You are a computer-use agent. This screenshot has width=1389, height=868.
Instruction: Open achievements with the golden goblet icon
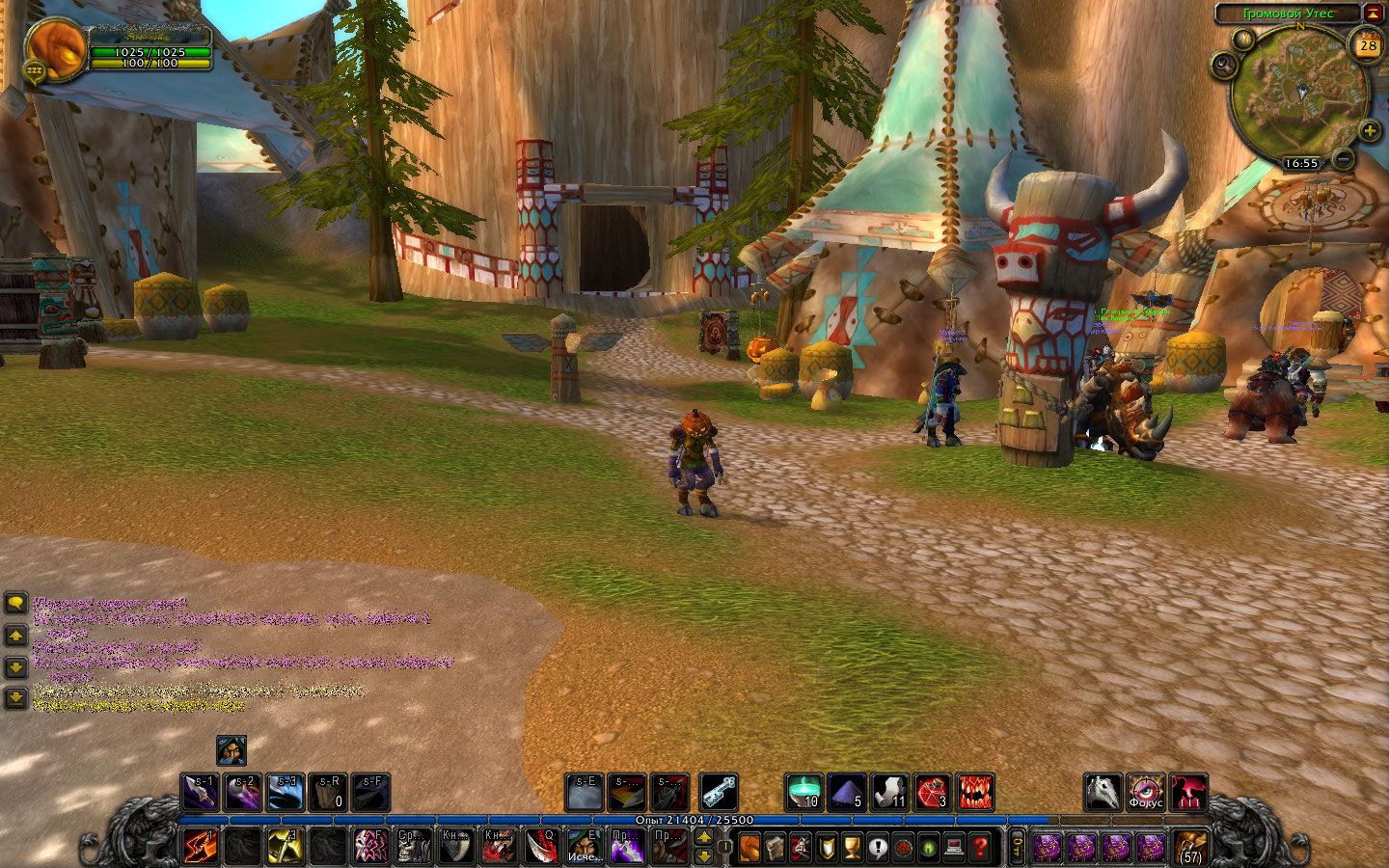point(852,848)
